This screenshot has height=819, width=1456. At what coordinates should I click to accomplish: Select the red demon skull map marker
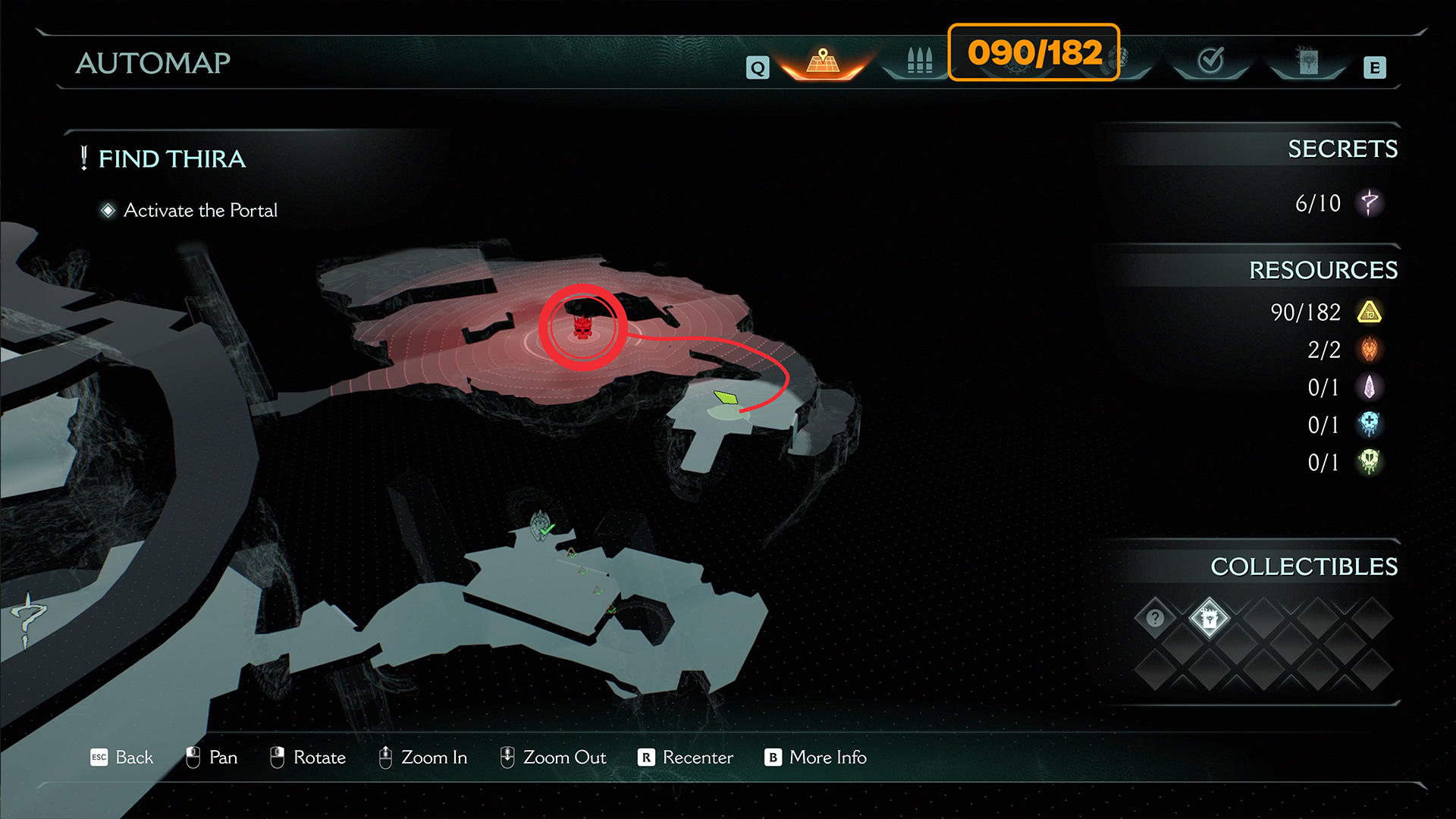[582, 328]
